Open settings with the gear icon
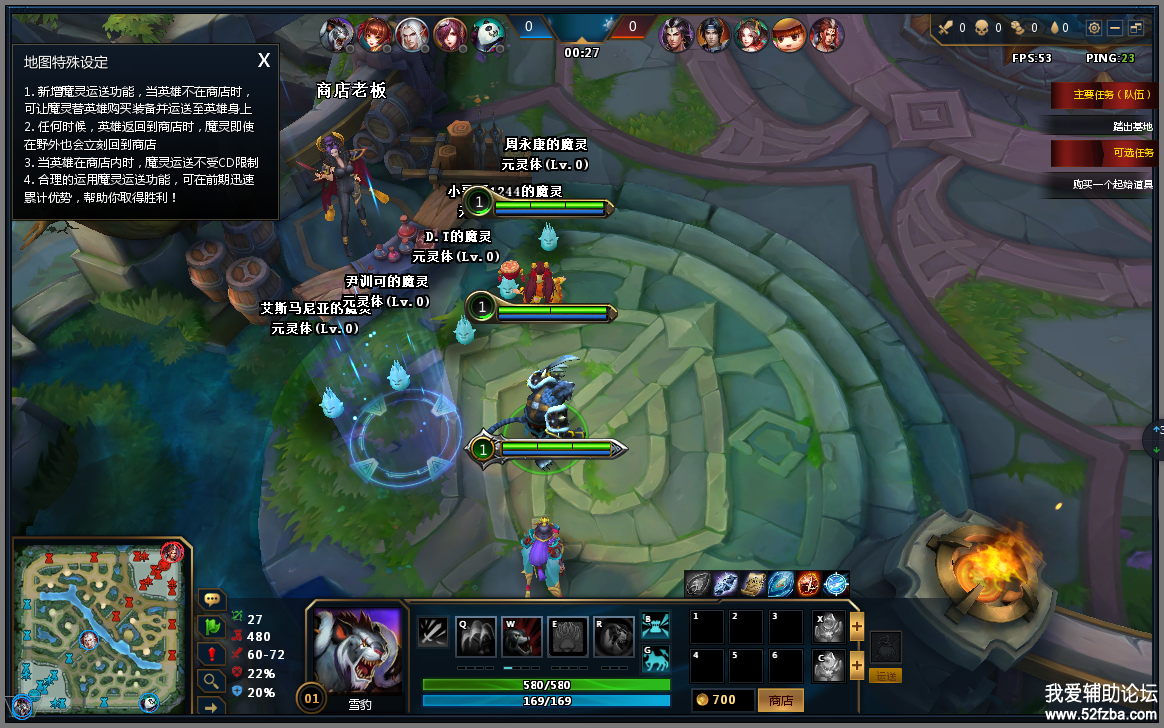This screenshot has width=1164, height=728. pos(1093,28)
